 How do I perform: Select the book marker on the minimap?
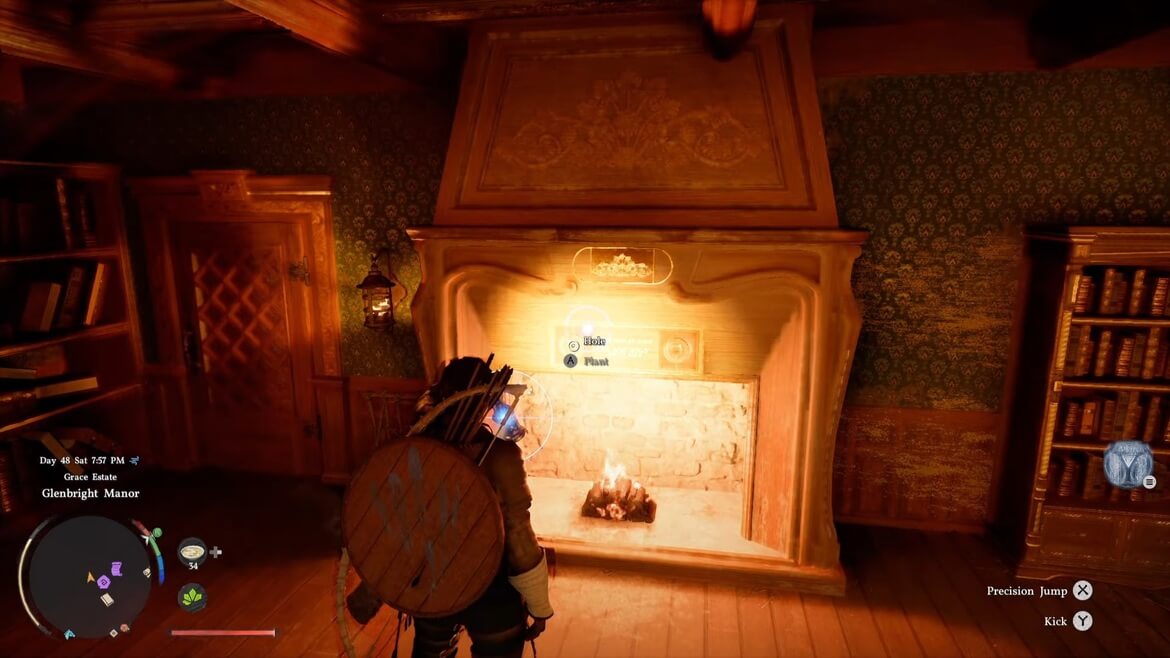107,598
